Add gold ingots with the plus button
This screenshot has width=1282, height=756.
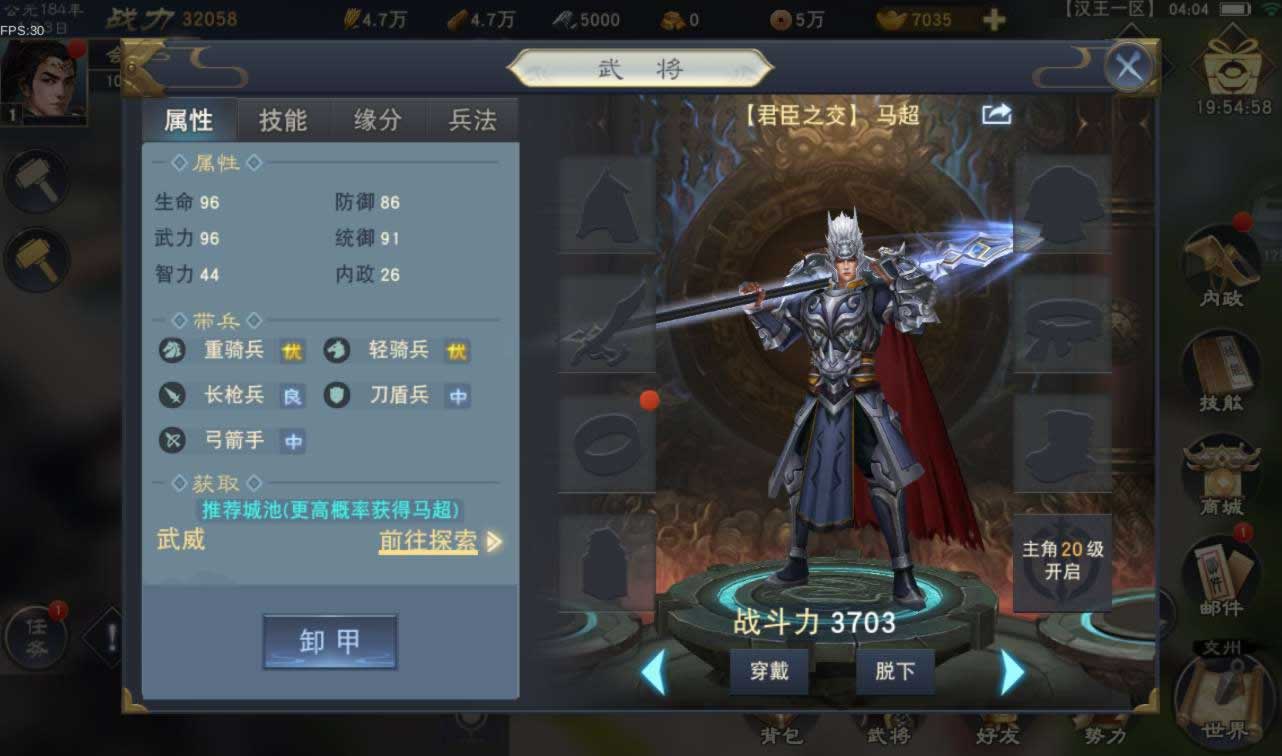993,20
